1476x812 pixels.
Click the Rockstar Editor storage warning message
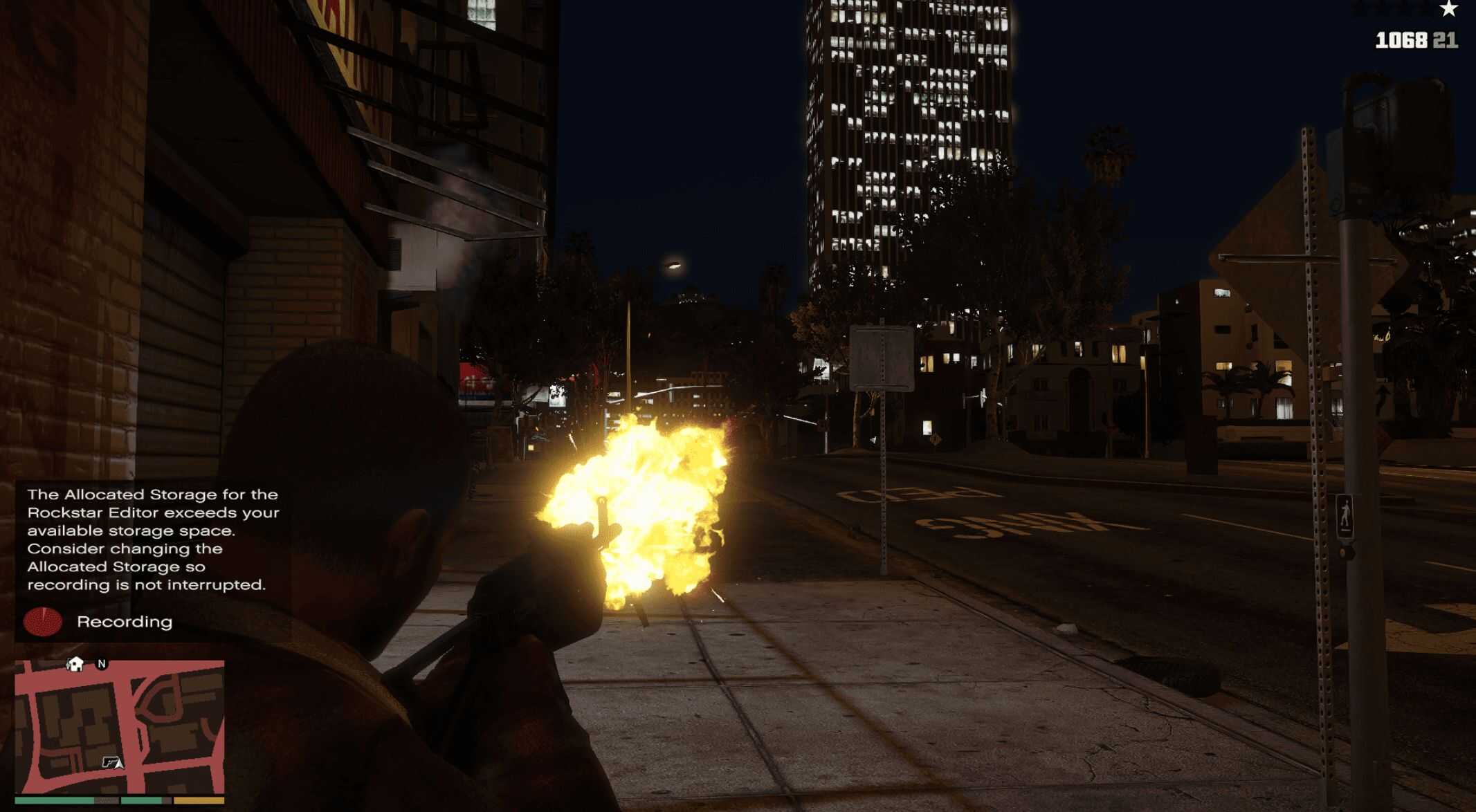pos(153,539)
